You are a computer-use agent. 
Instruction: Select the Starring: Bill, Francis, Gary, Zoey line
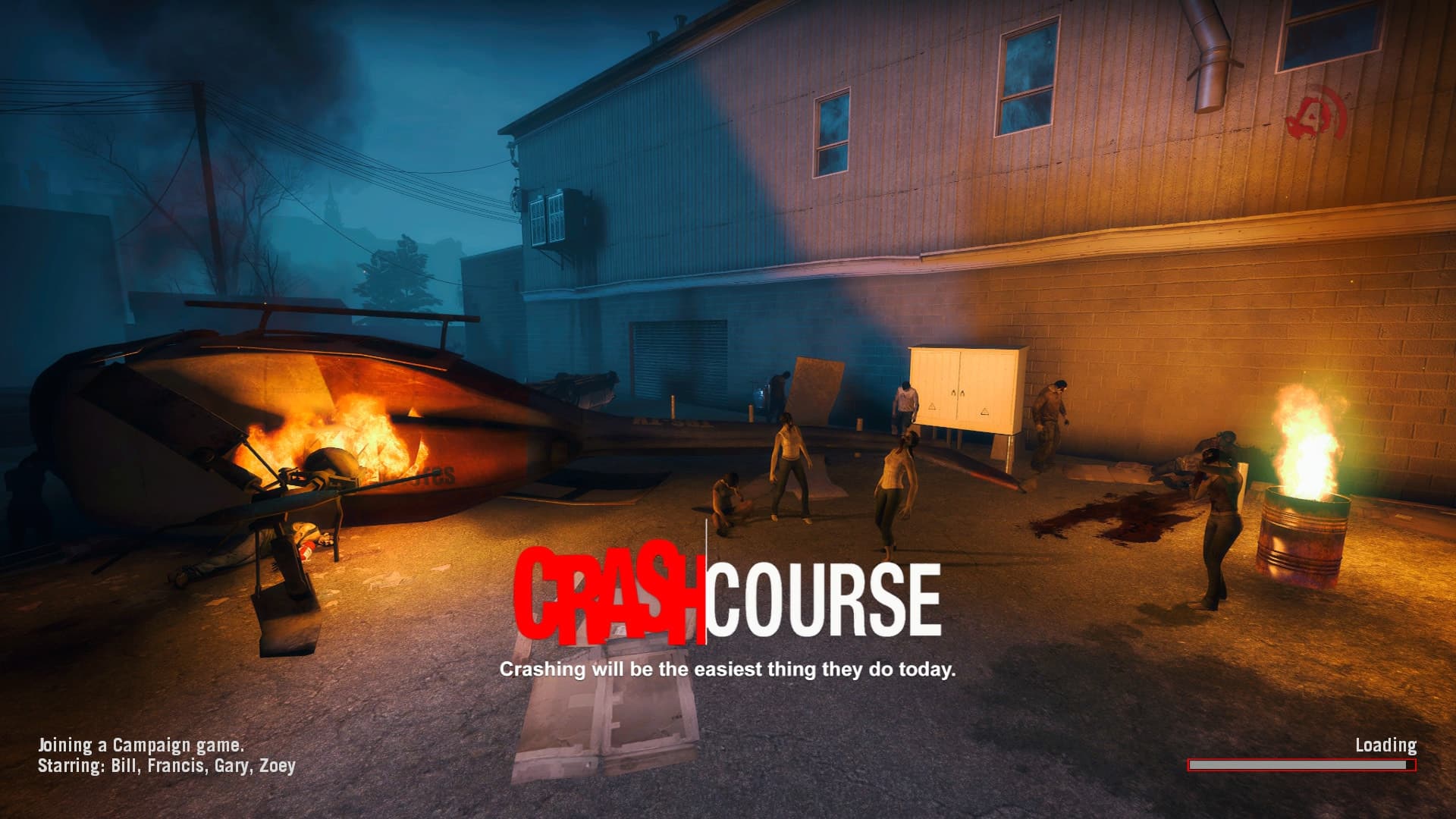(x=168, y=767)
